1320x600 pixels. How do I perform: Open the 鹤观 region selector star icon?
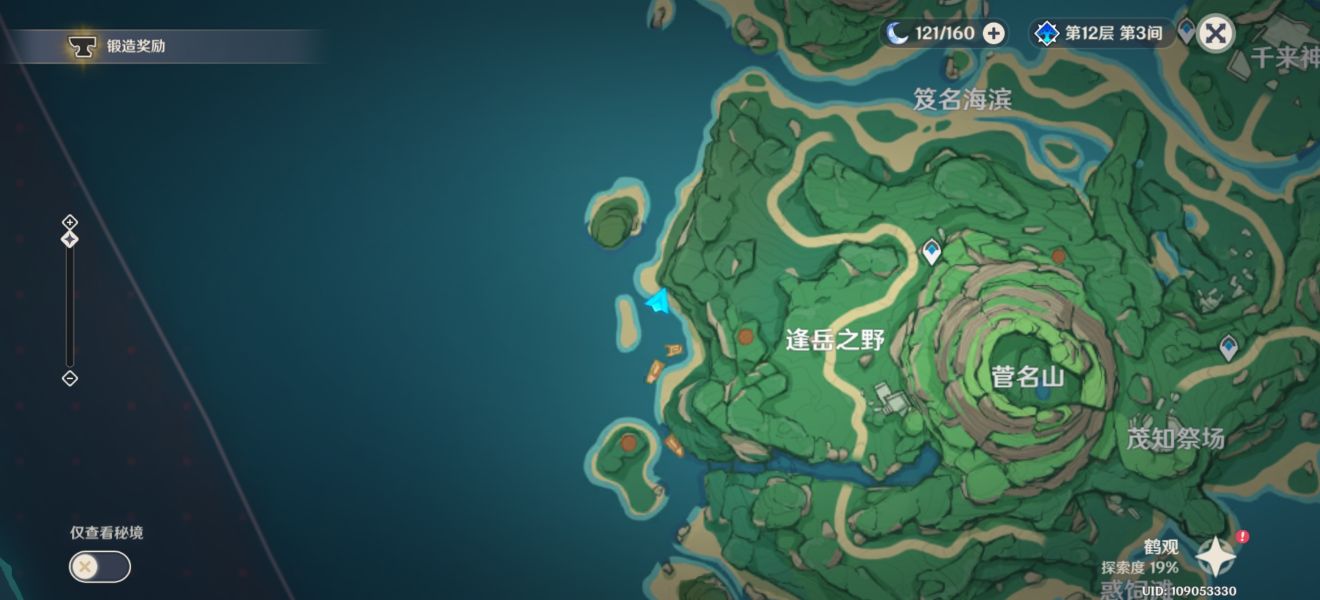(x=1215, y=556)
